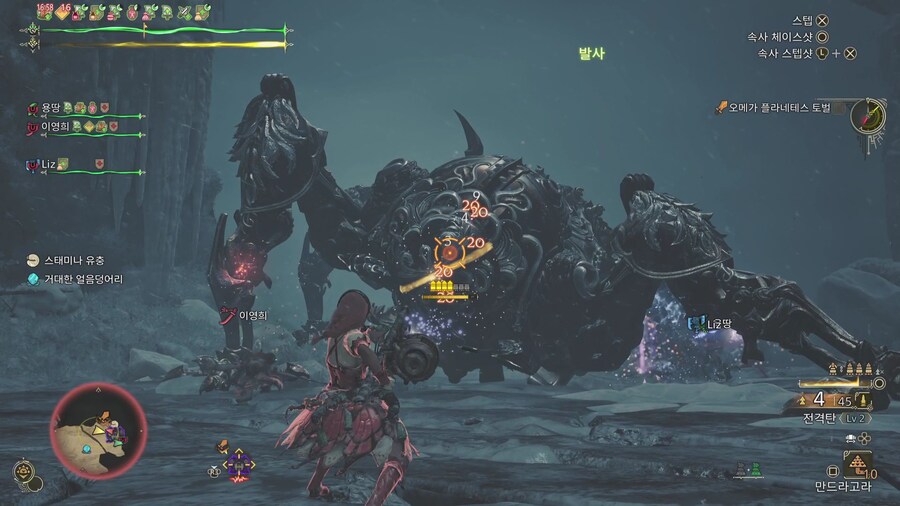The image size is (900, 506).
Task: Click the compass icon beside the quest tracker
Action: tap(867, 116)
